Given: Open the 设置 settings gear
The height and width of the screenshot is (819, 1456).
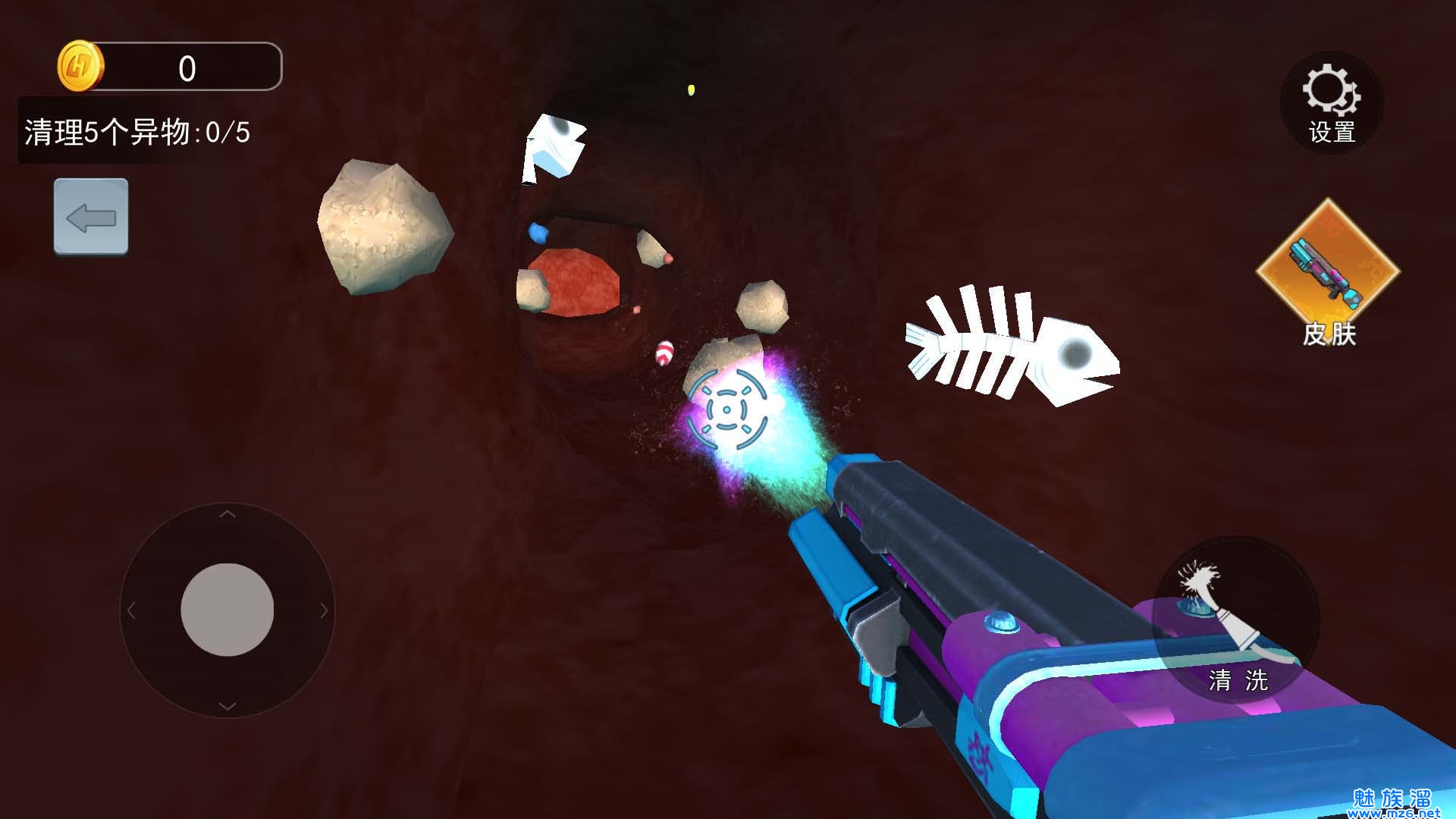Looking at the screenshot, I should 1331,104.
